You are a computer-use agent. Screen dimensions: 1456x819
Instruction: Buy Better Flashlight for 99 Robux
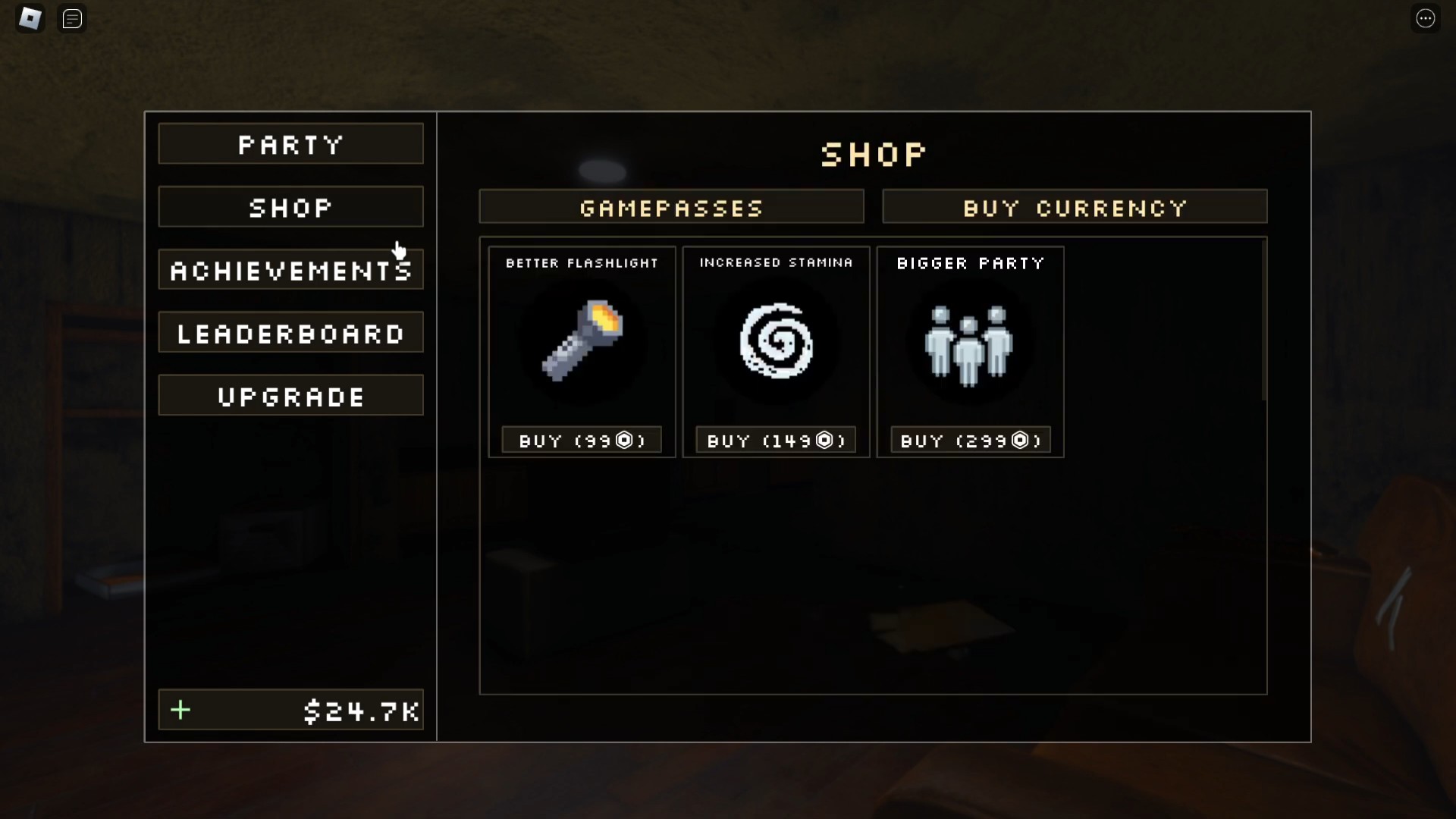(x=582, y=441)
